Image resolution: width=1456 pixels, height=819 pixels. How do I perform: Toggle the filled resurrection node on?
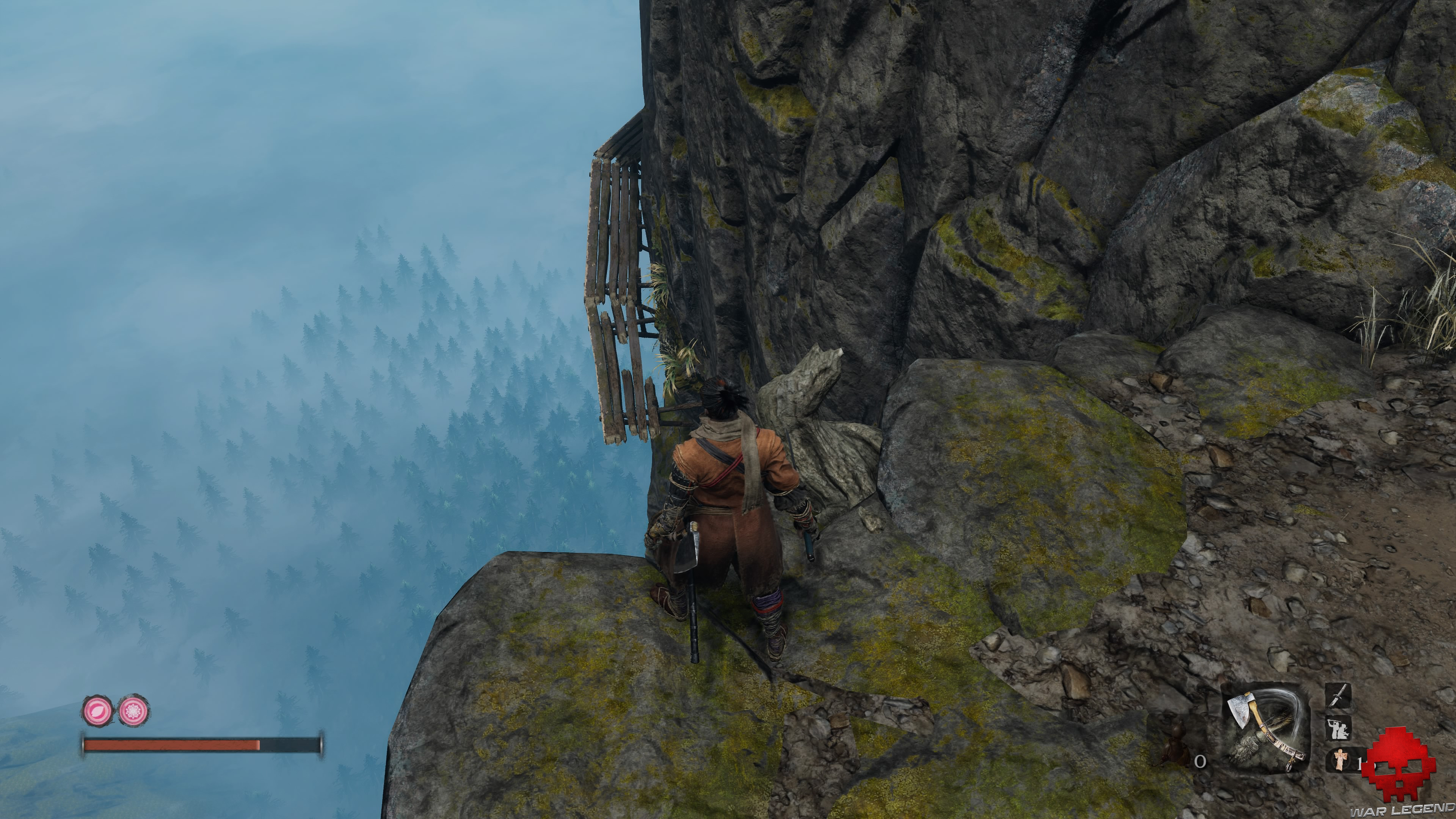point(98,710)
